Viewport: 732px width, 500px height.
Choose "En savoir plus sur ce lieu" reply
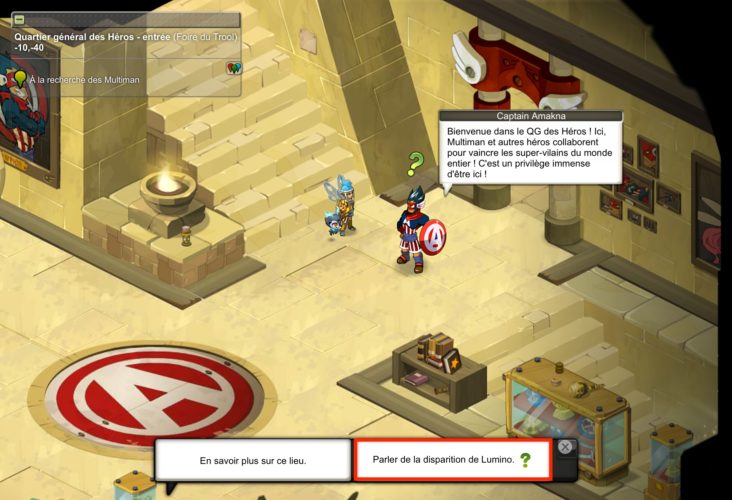coord(253,460)
